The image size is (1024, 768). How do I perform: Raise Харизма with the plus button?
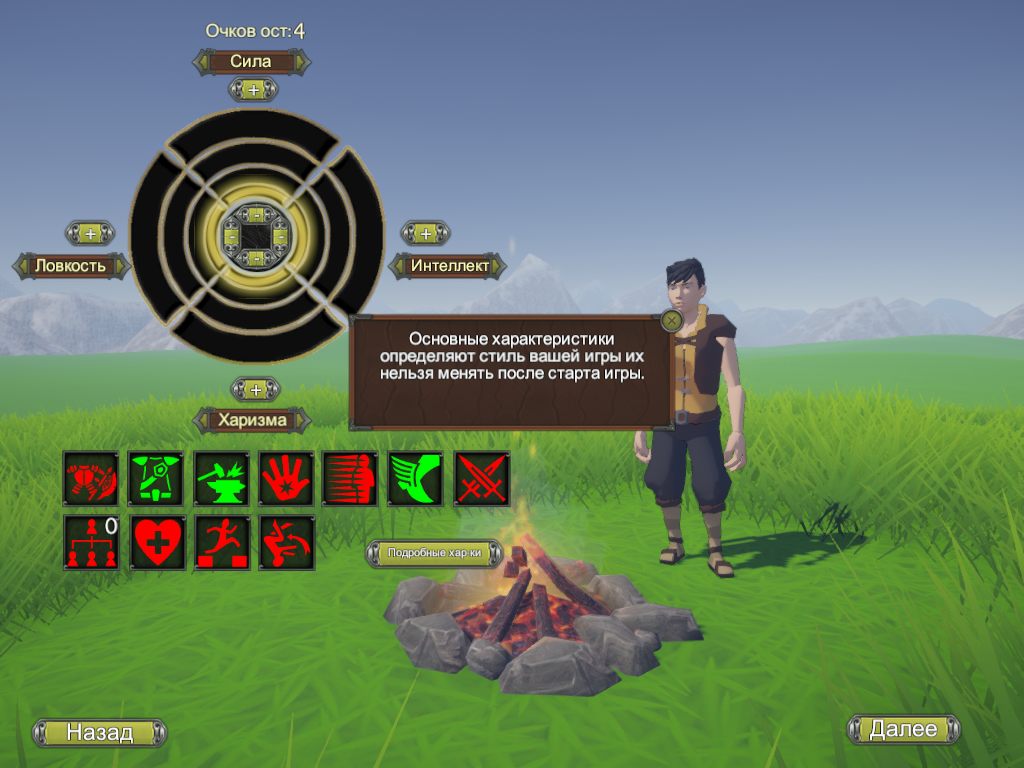click(255, 389)
